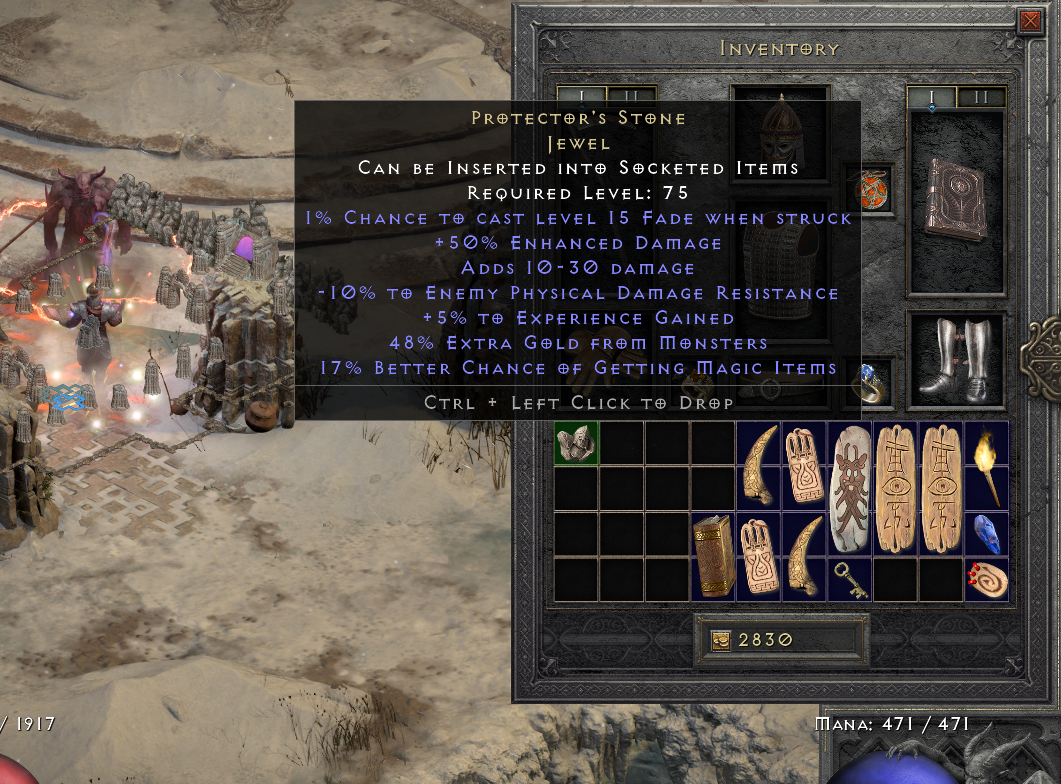Image resolution: width=1061 pixels, height=784 pixels.
Task: Close the Inventory panel
Action: click(1029, 21)
